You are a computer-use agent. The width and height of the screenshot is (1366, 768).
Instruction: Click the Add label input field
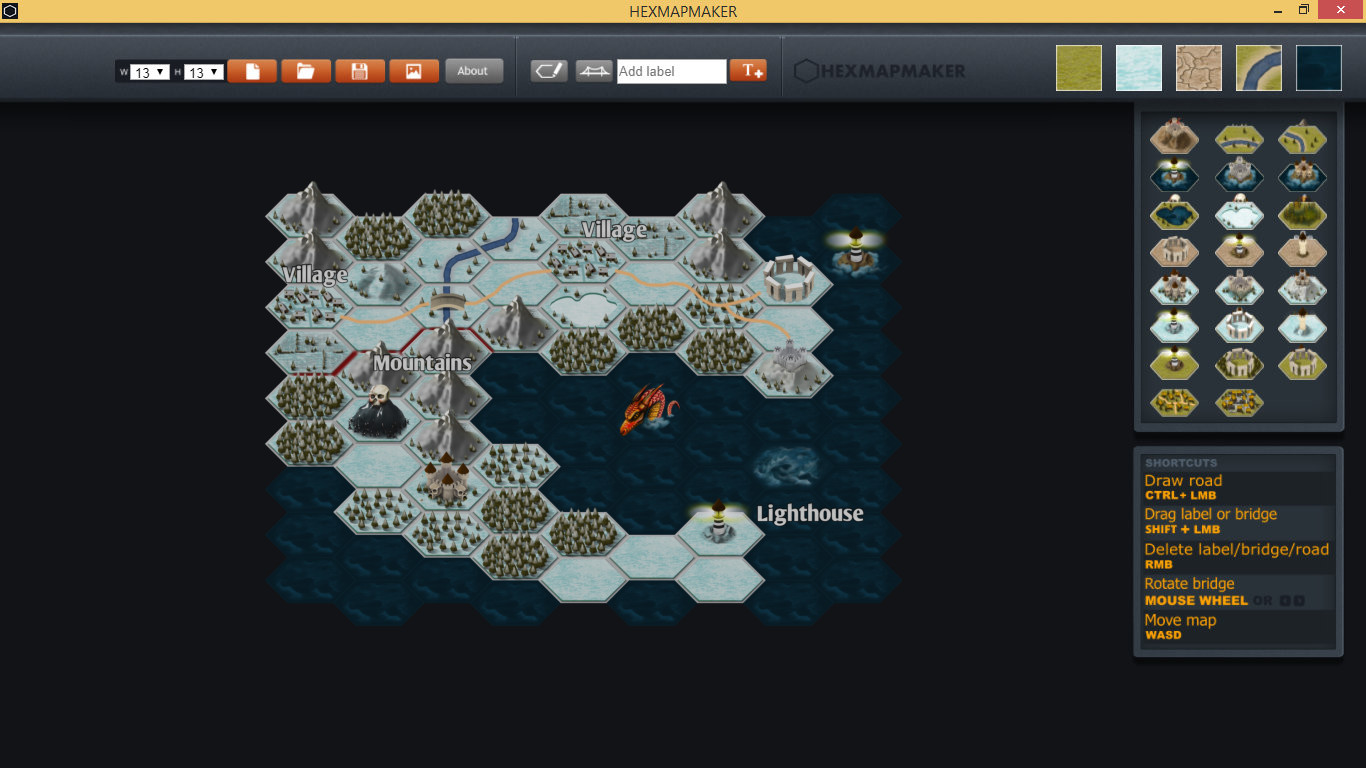pyautogui.click(x=670, y=71)
